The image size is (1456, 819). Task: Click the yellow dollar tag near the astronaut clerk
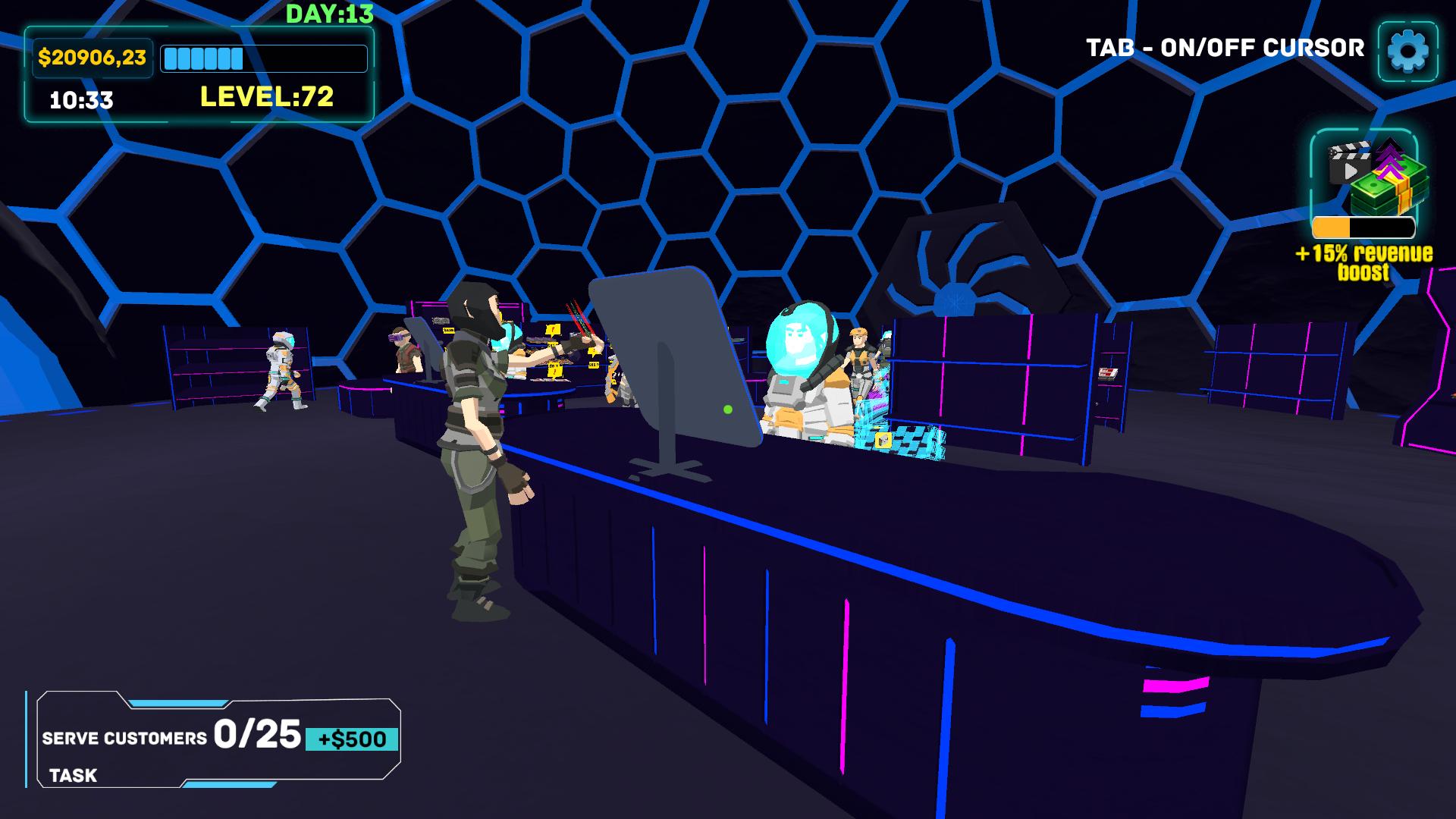point(882,440)
